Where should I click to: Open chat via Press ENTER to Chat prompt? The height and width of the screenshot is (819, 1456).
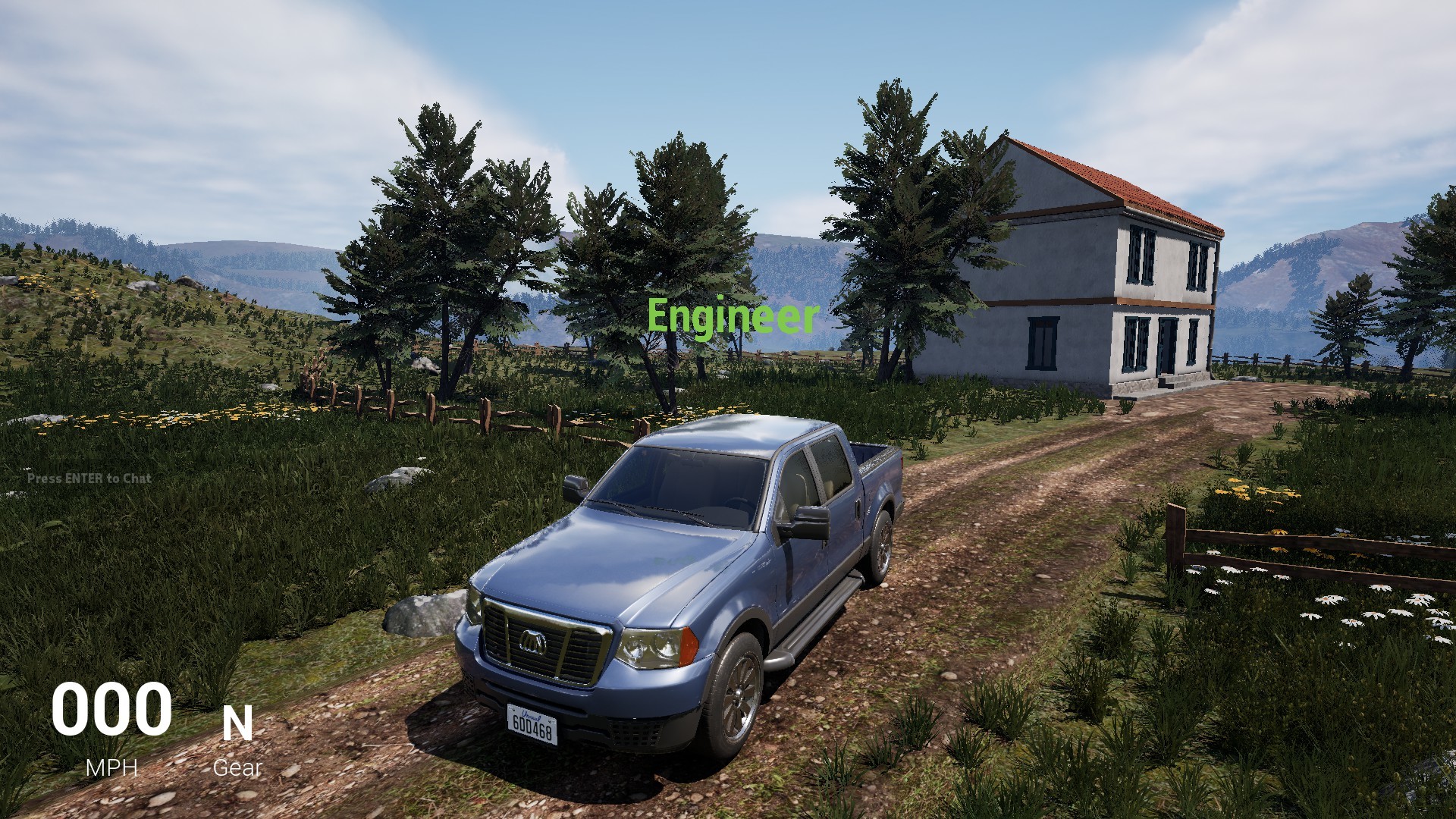coord(89,479)
